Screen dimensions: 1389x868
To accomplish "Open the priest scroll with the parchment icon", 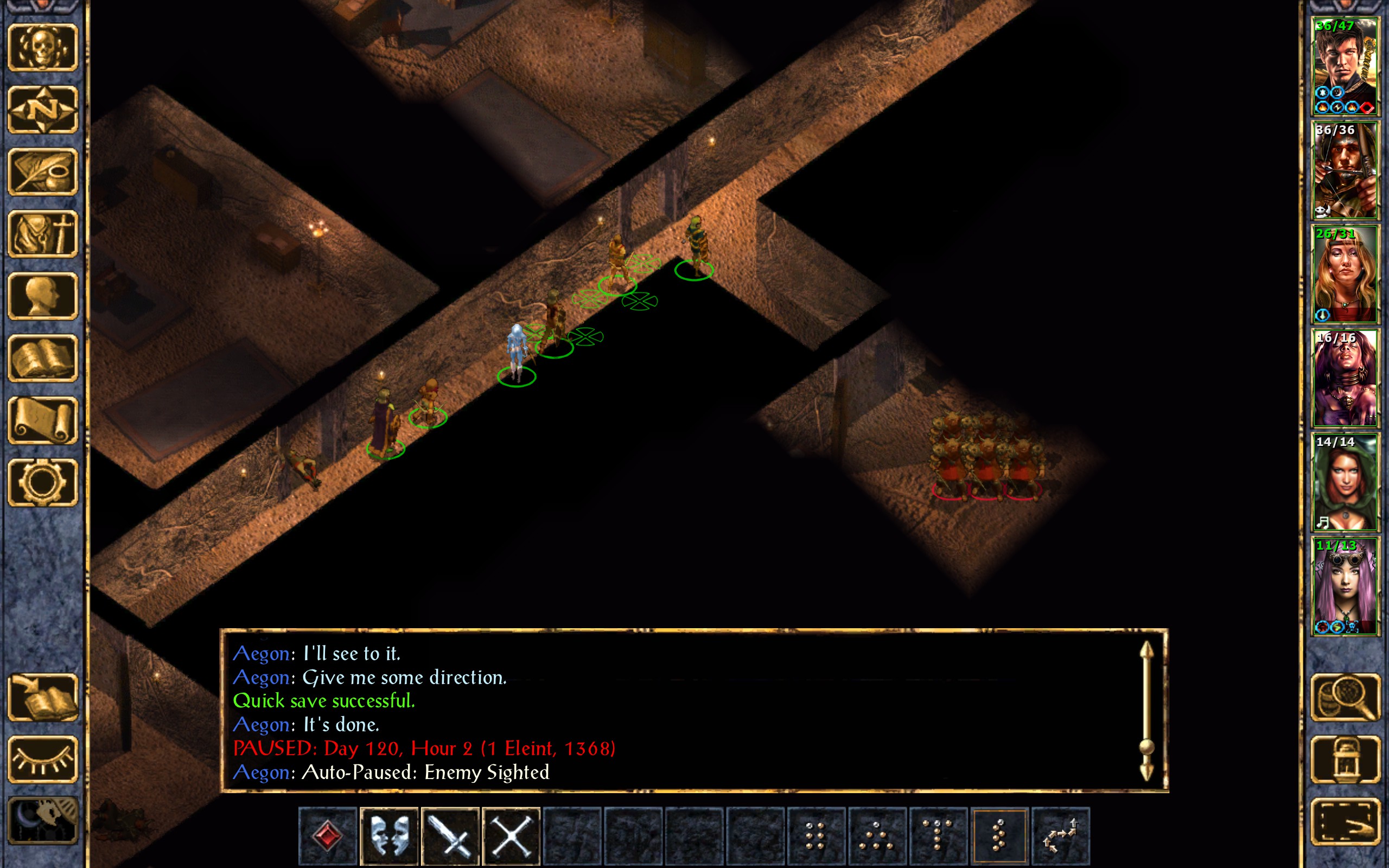I will point(43,420).
